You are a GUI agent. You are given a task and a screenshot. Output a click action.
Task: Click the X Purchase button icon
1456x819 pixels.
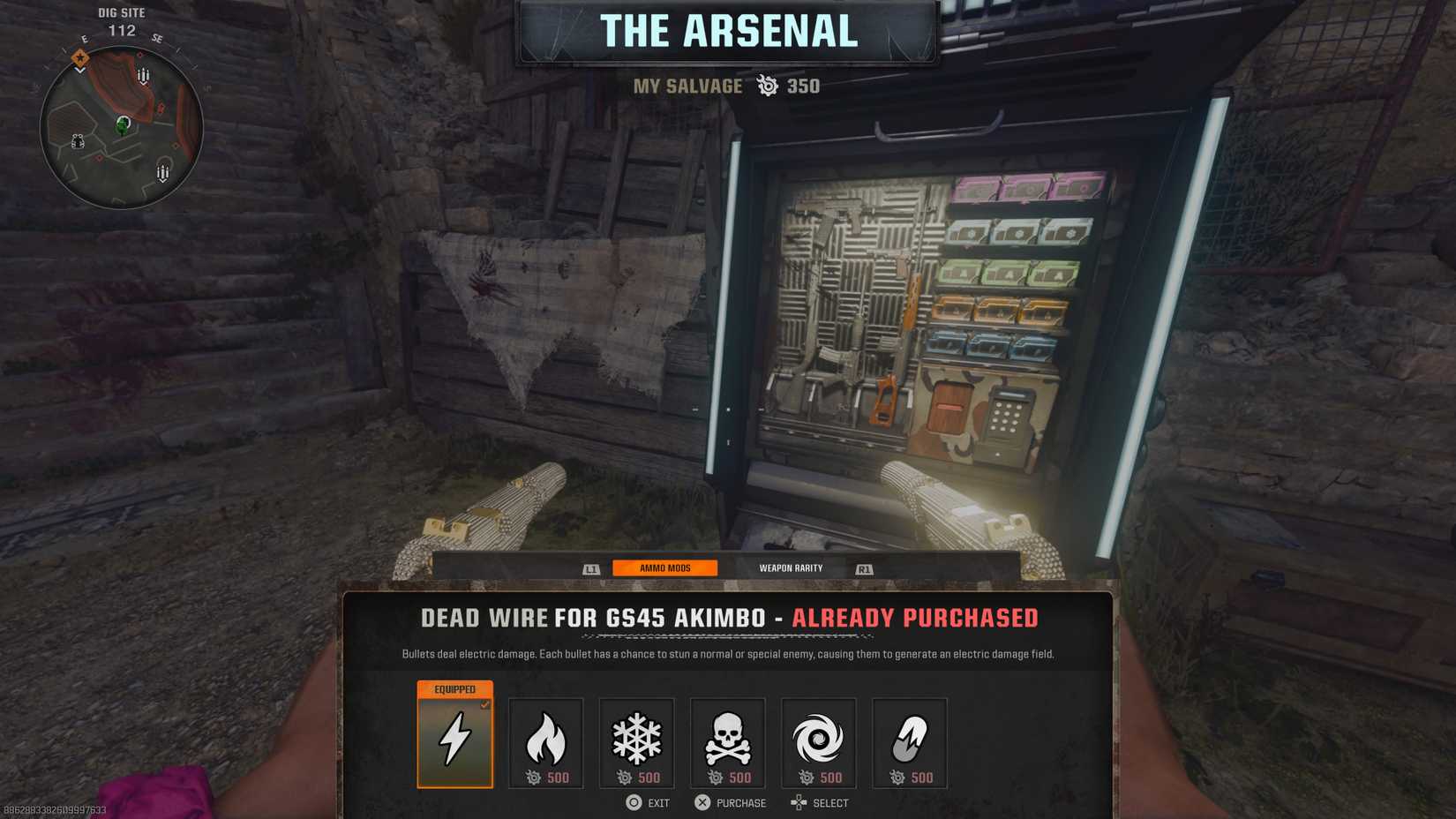click(702, 803)
